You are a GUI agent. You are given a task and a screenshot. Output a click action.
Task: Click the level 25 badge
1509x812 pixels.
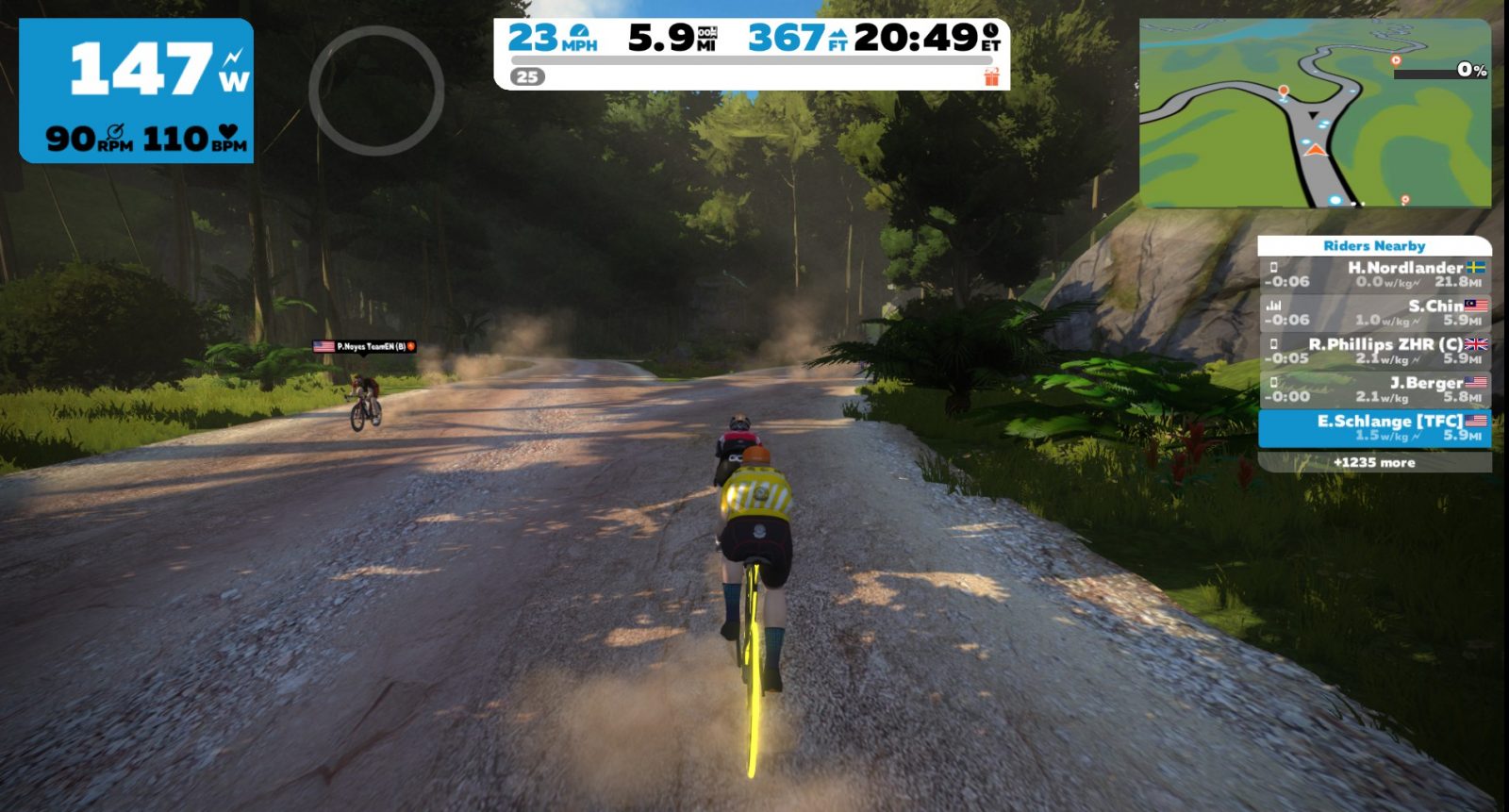pyautogui.click(x=528, y=77)
